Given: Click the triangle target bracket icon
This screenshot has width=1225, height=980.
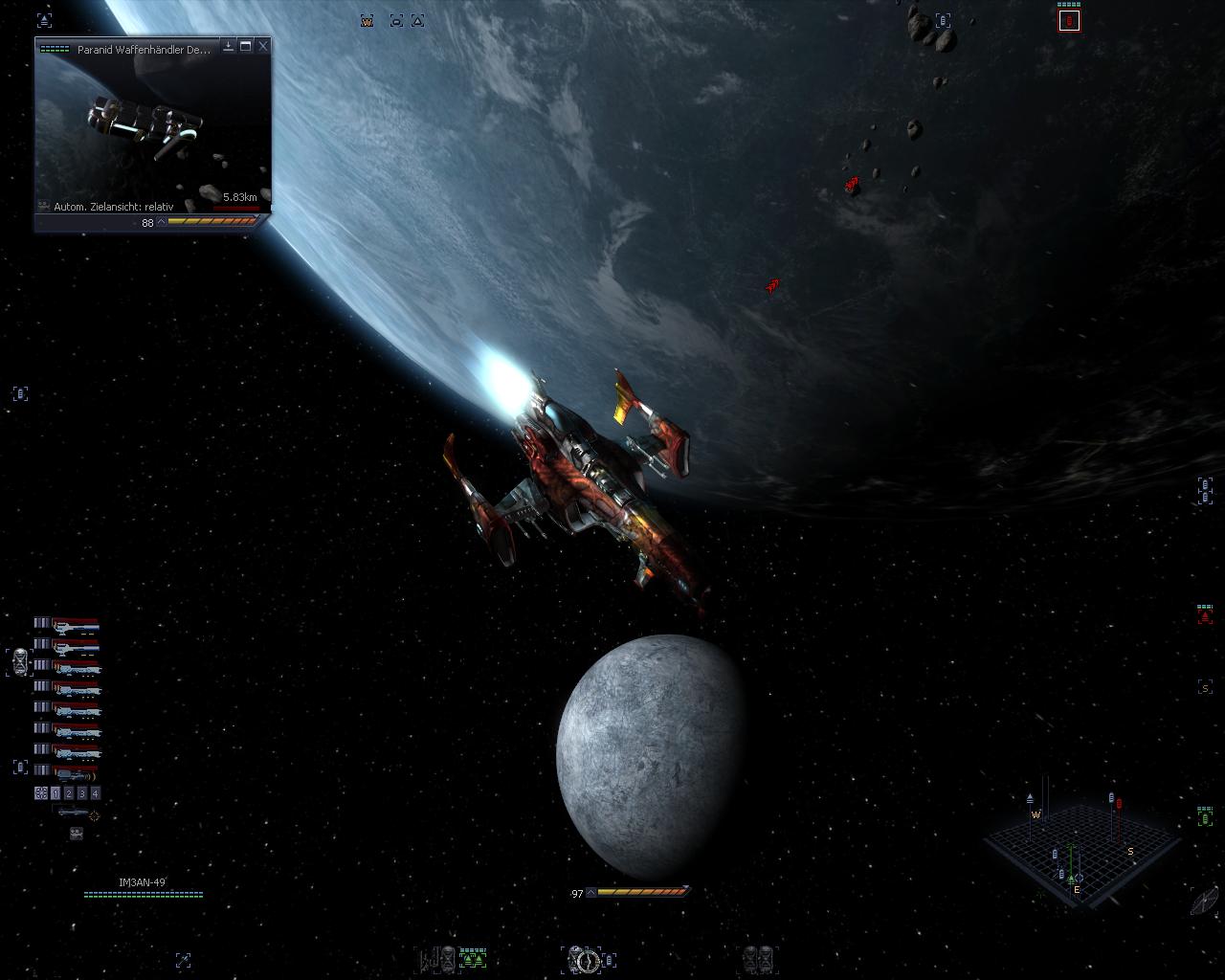Looking at the screenshot, I should [x=417, y=21].
